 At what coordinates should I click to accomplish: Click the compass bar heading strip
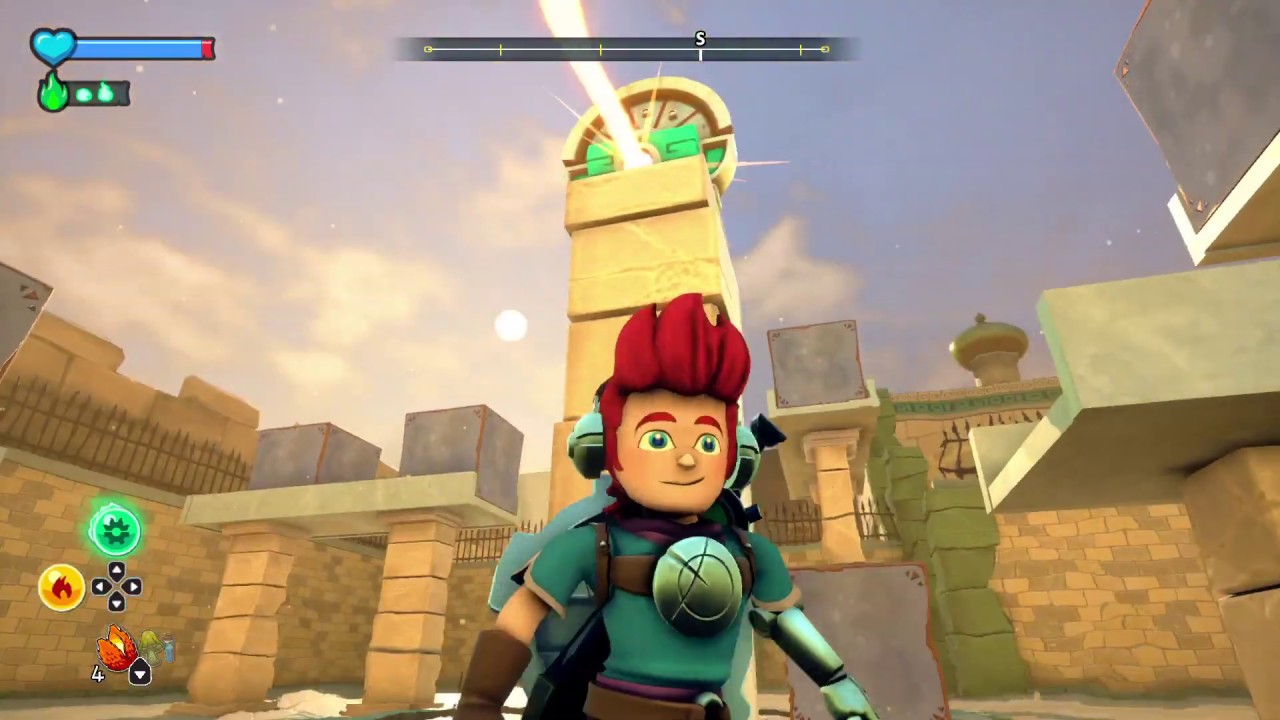tap(627, 49)
